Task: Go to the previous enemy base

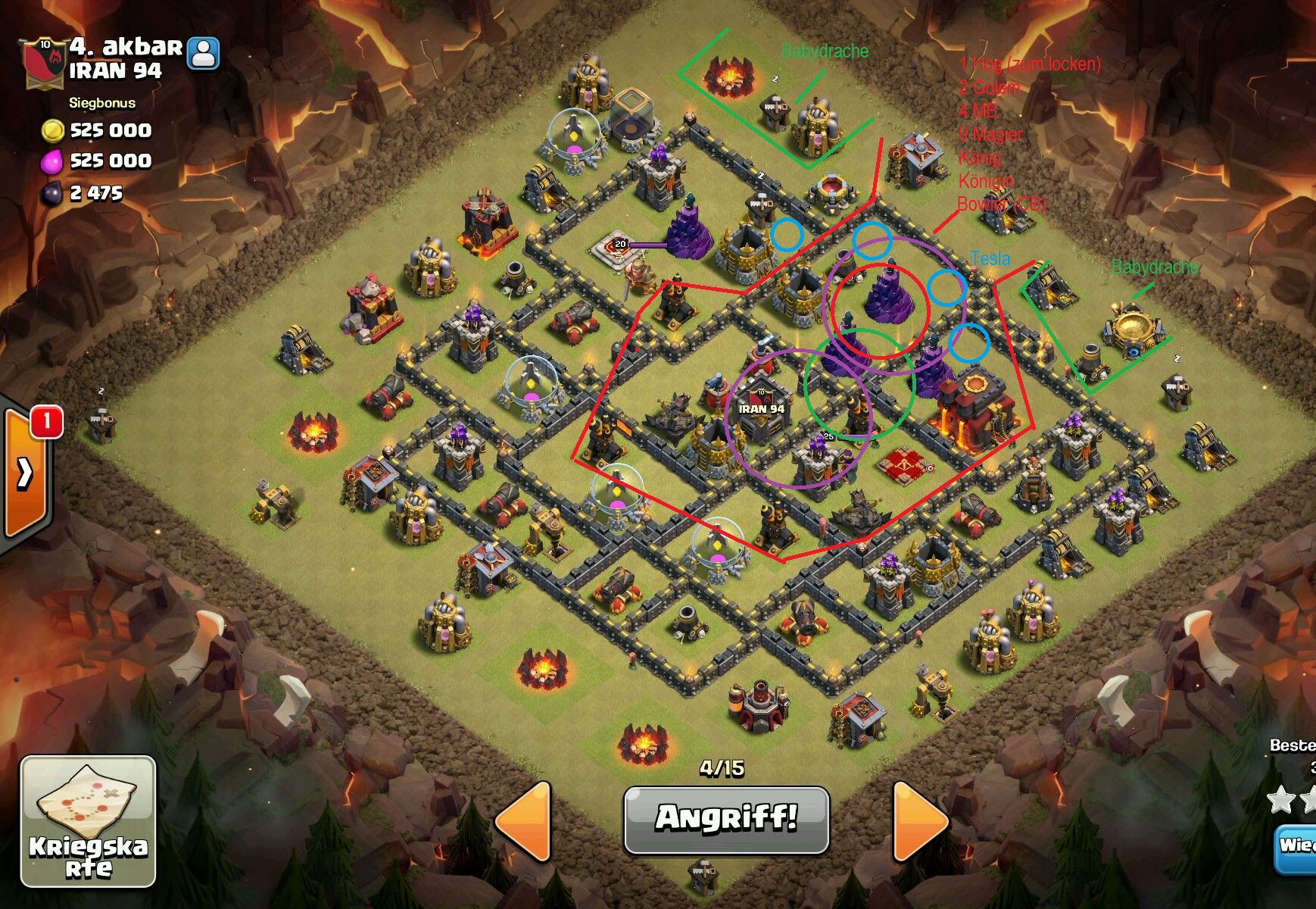Action: click(525, 821)
